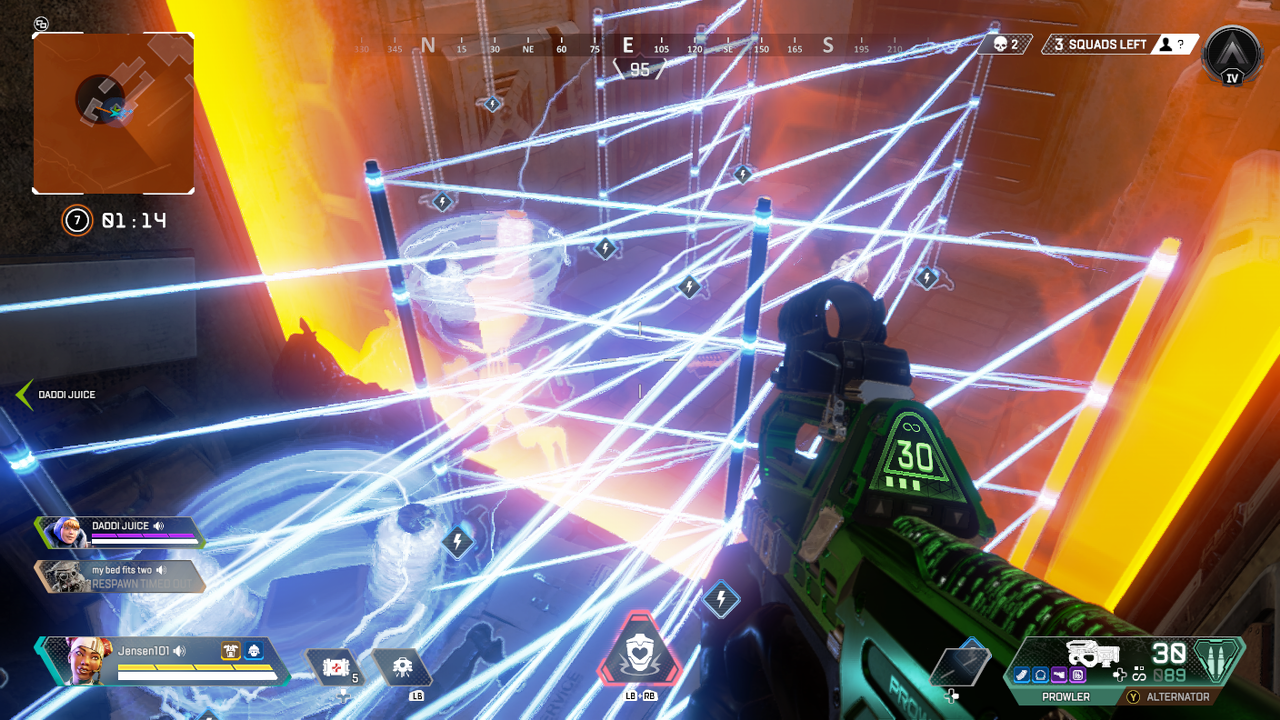Screen dimensions: 1280x720
Task: Switch to the Alternator weapon tab
Action: (1174, 697)
